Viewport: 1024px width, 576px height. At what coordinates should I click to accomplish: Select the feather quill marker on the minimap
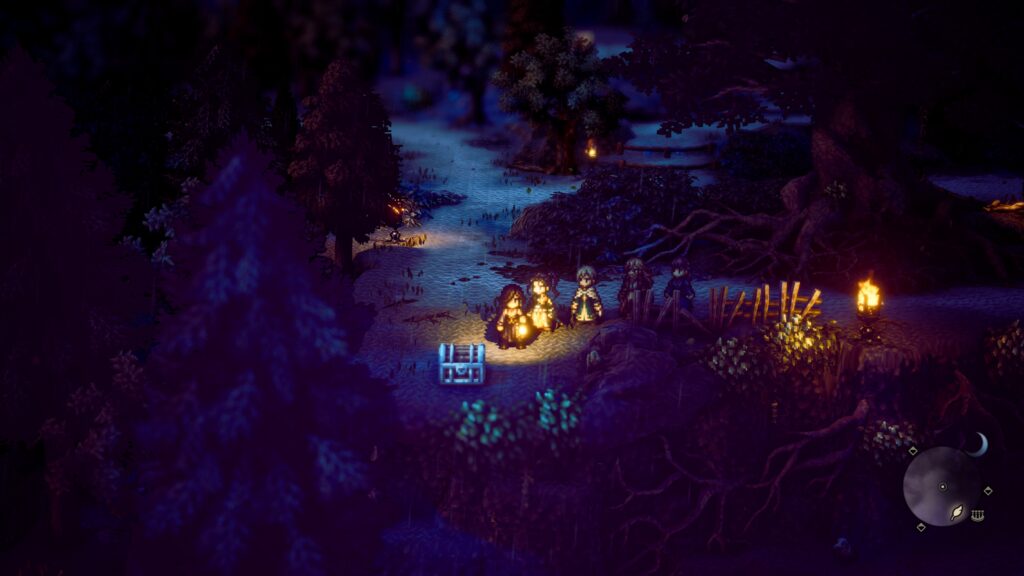point(956,511)
